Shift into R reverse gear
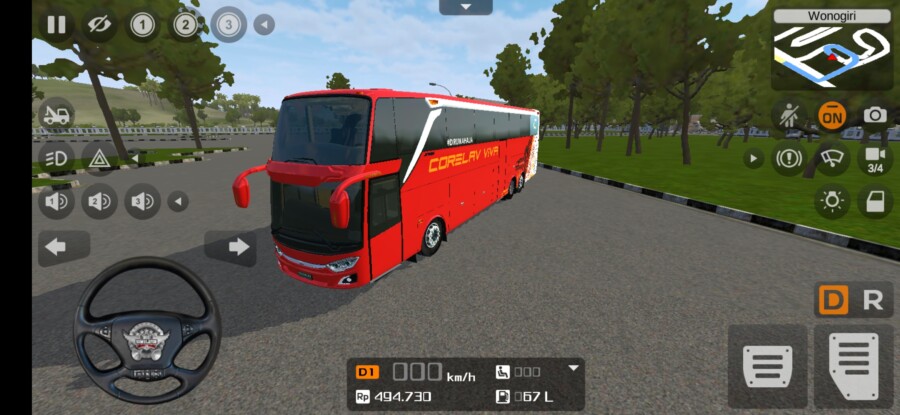The width and height of the screenshot is (900, 415). tap(873, 300)
